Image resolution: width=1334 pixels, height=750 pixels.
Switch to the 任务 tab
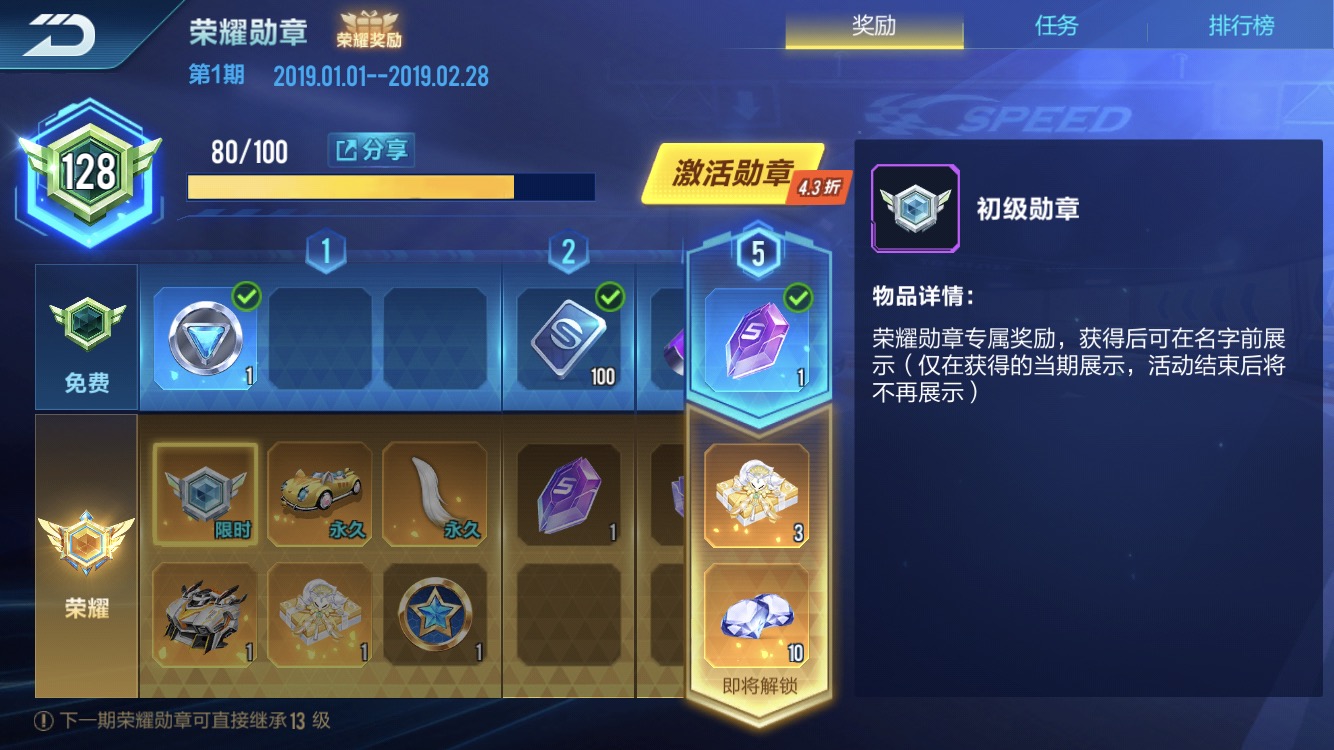pyautogui.click(x=1057, y=27)
